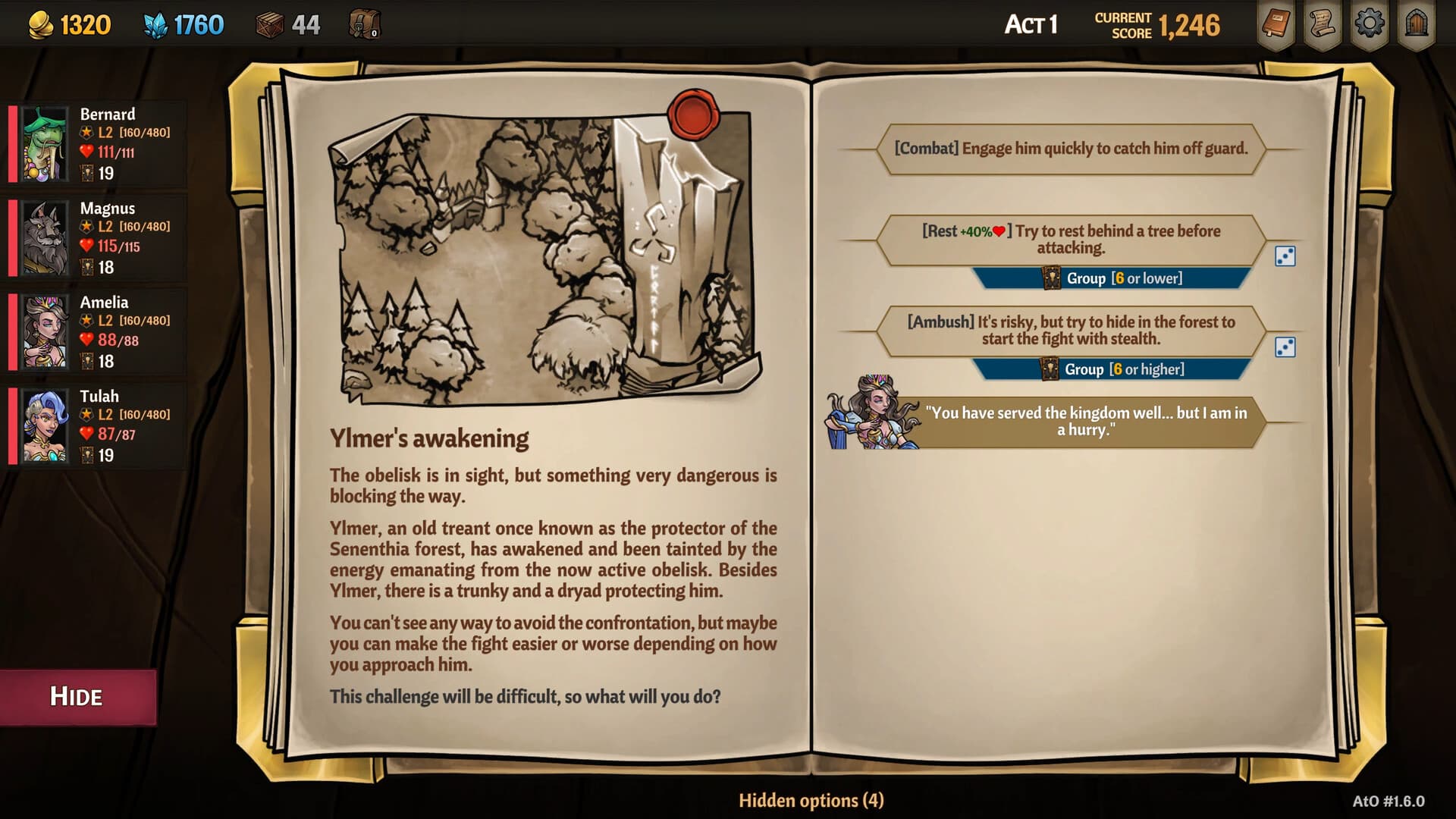Reveal the Hidden options (4) list
Image resolution: width=1456 pixels, height=819 pixels.
tap(811, 801)
